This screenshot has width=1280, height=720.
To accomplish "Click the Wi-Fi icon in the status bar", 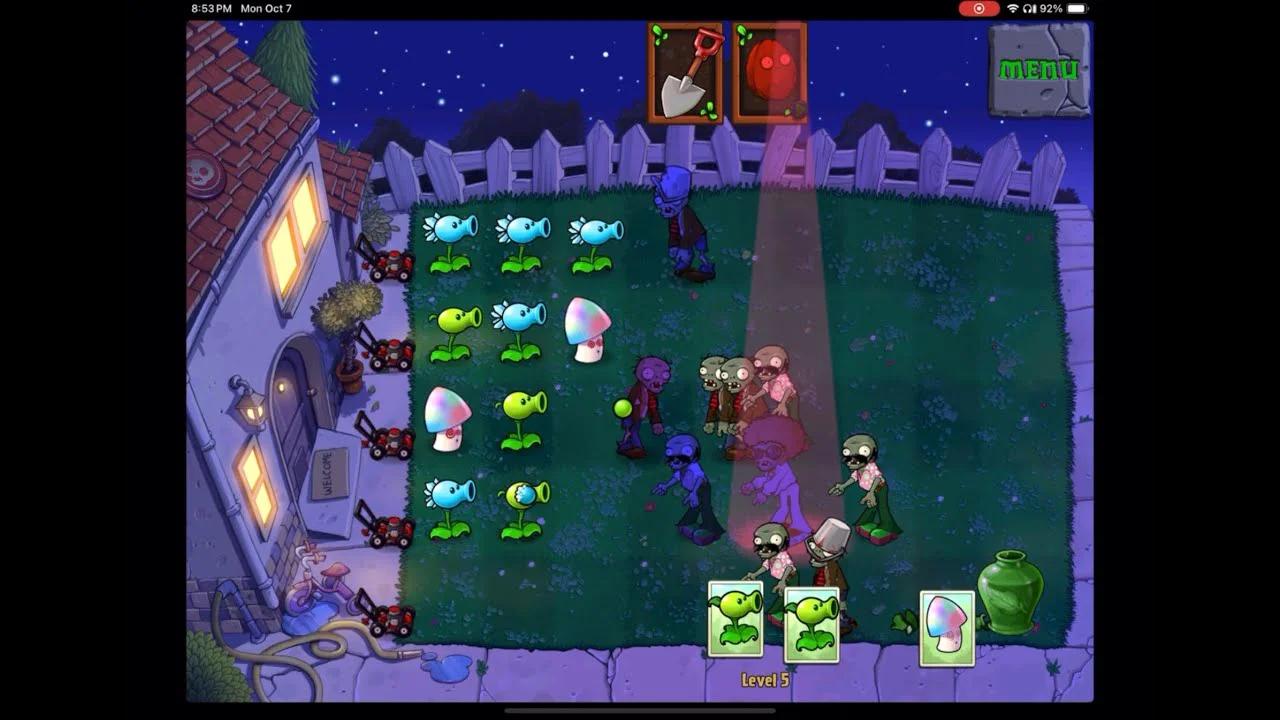I will point(1013,8).
